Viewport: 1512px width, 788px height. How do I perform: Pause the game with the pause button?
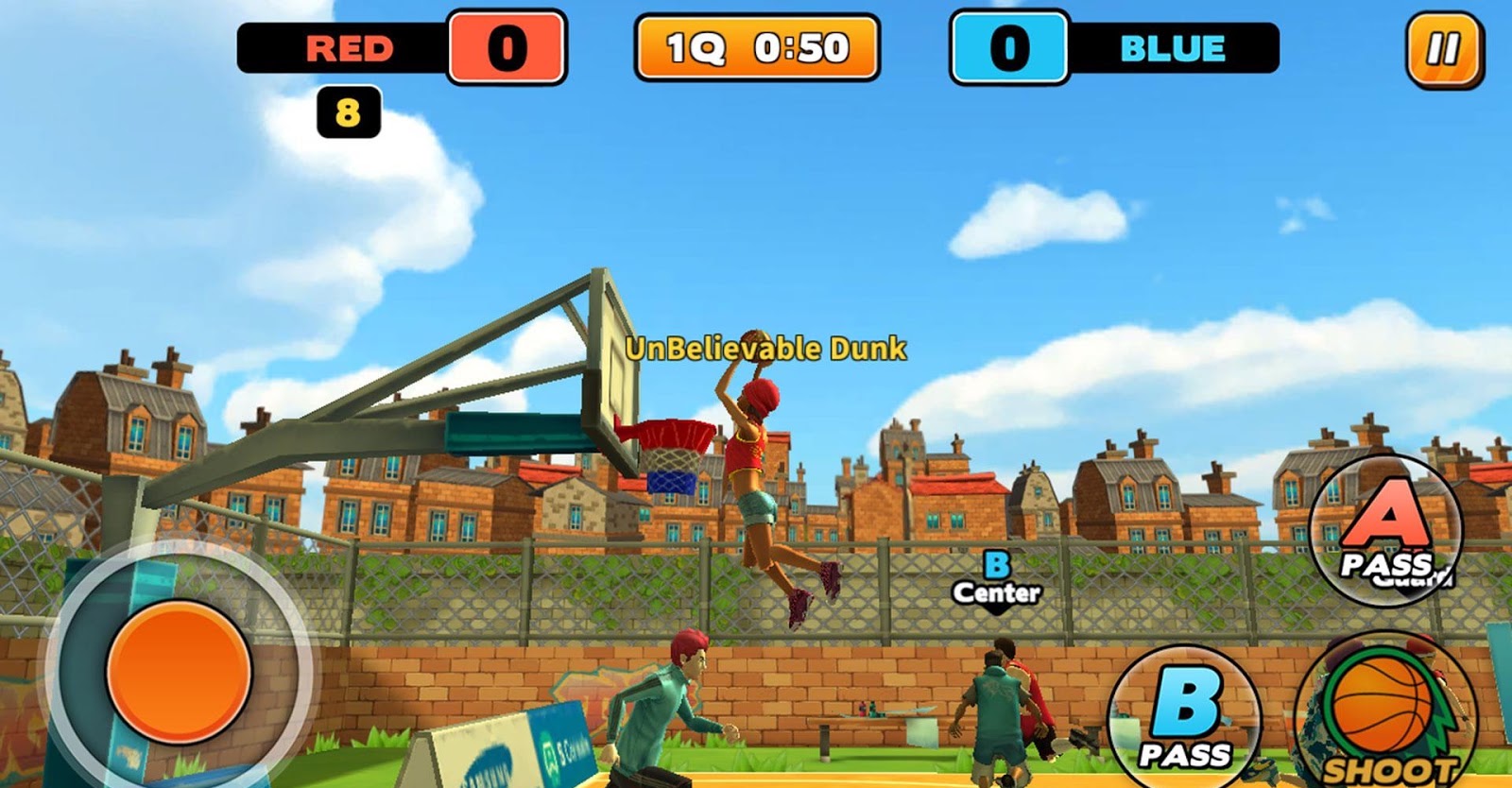(x=1443, y=49)
